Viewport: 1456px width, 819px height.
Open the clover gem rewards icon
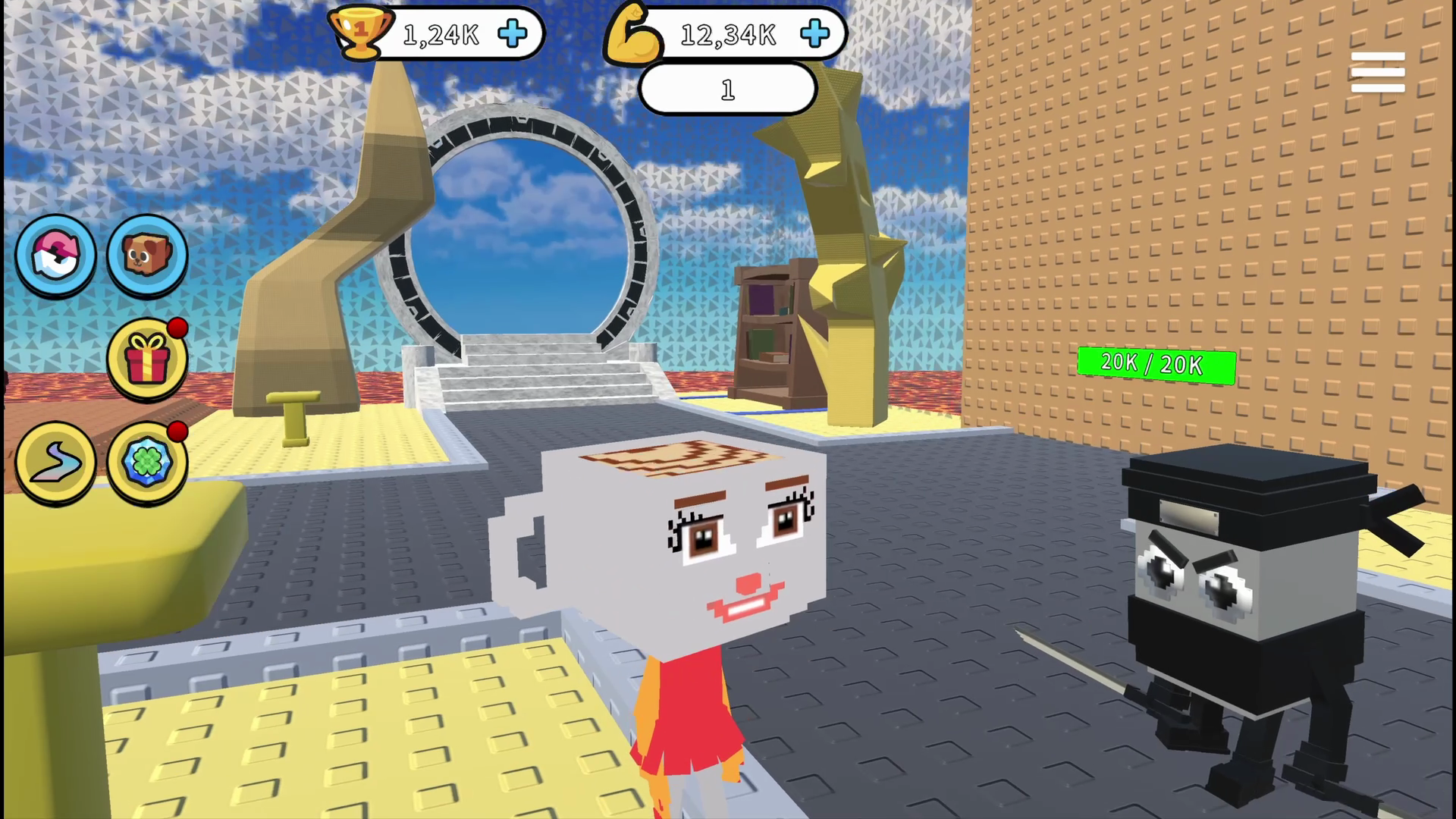tap(146, 463)
